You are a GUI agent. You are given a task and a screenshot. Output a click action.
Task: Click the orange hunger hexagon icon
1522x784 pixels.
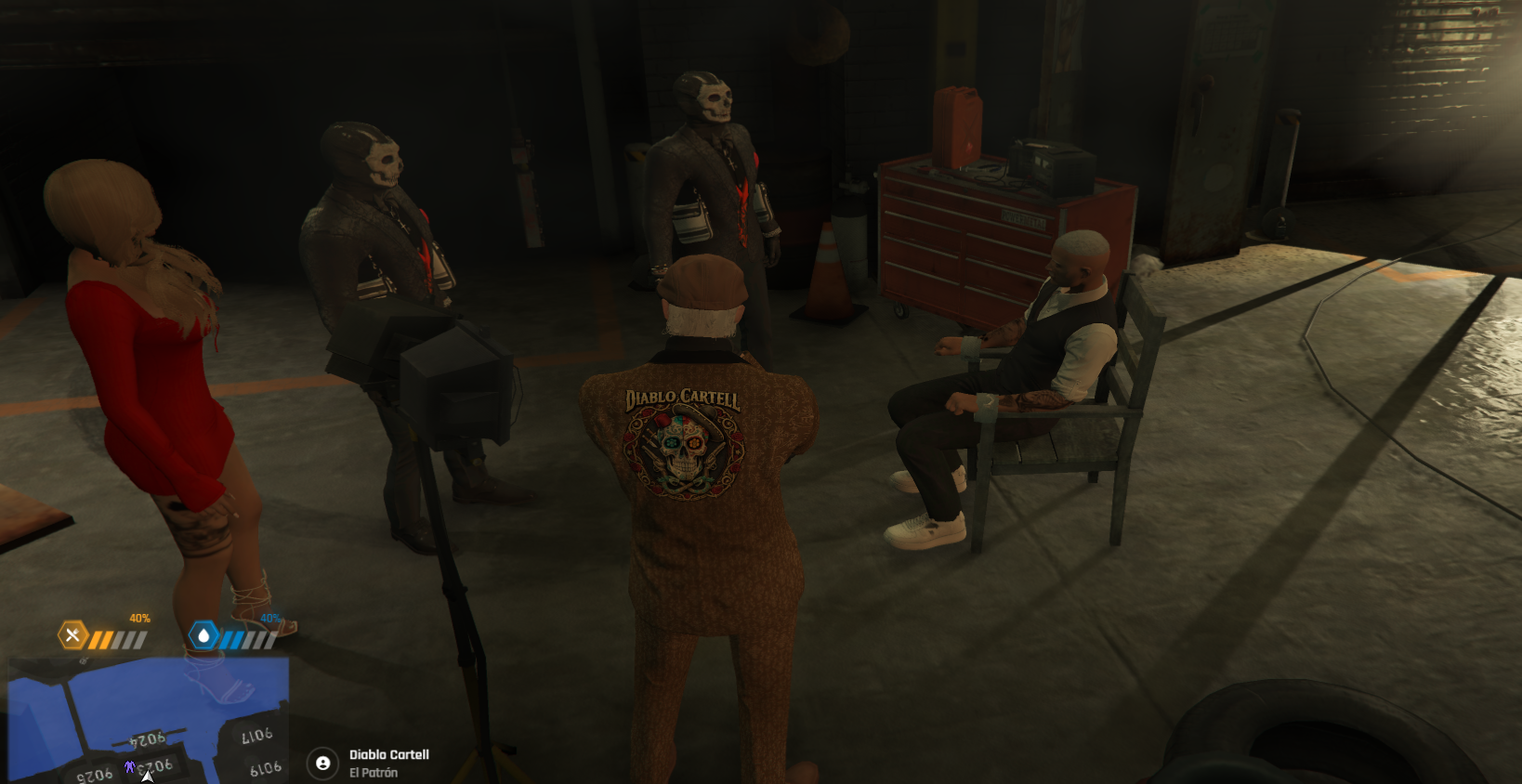pyautogui.click(x=72, y=635)
